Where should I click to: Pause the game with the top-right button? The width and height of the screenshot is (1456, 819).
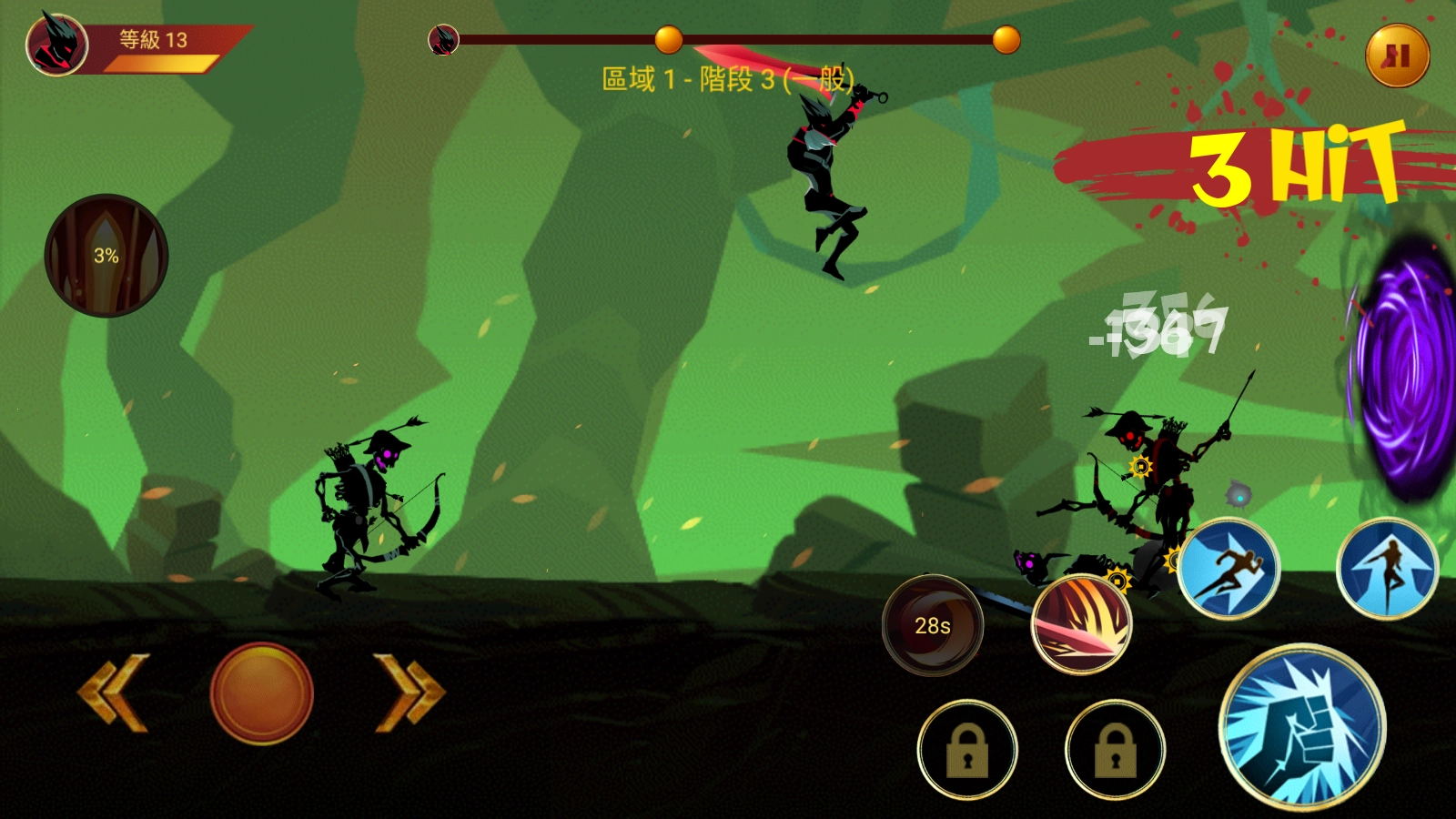[x=1397, y=56]
